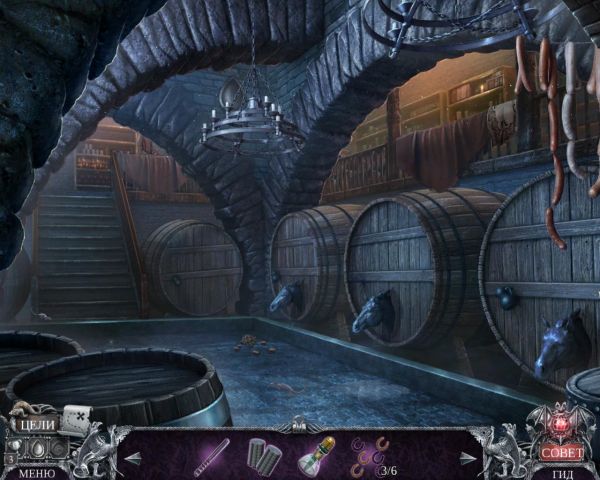Viewport: 600px width, 480px height.
Task: Open the МЕНЮ game menu
Action: click(x=36, y=472)
